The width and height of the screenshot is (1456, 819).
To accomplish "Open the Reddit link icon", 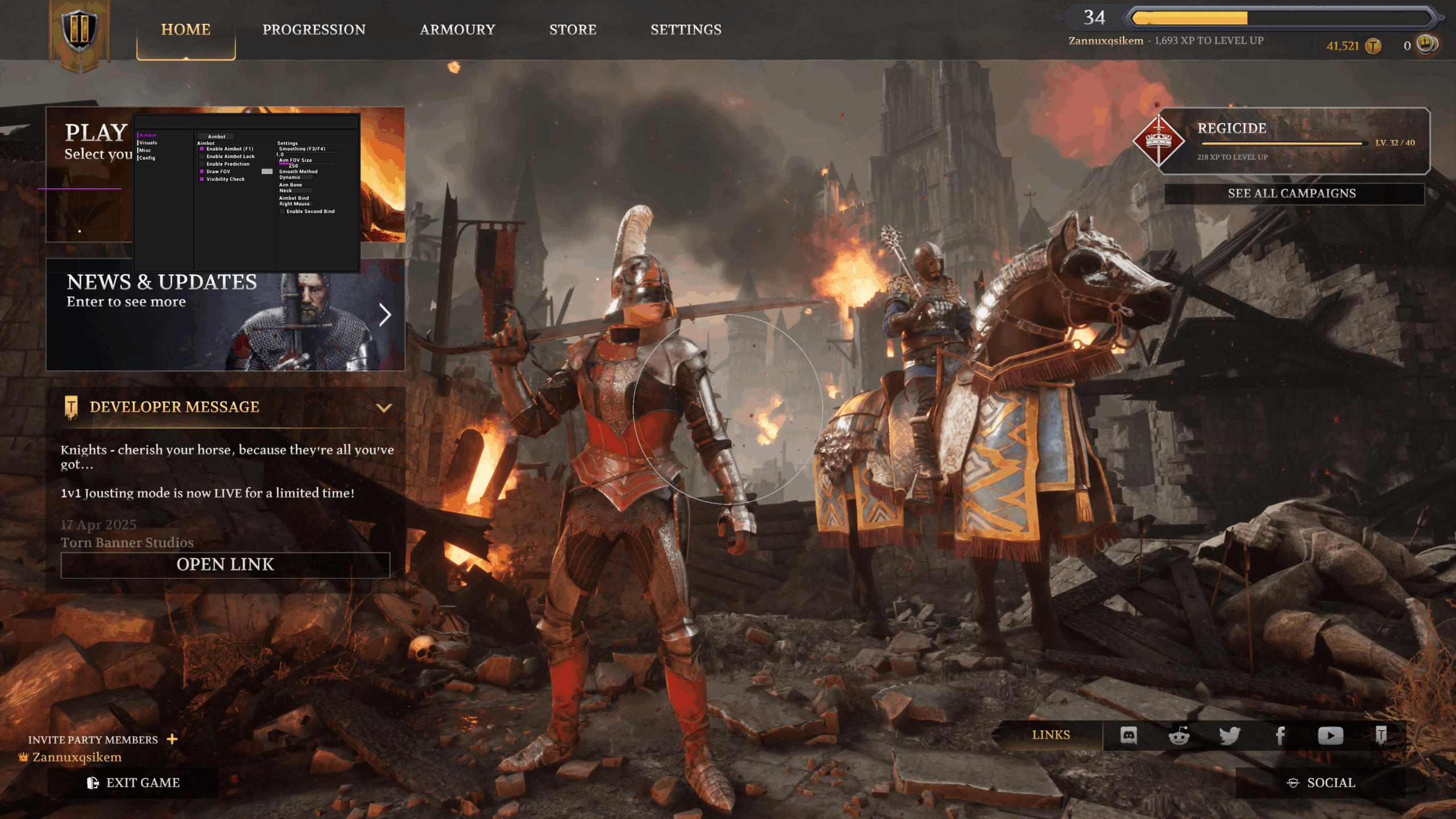I will click(x=1178, y=734).
